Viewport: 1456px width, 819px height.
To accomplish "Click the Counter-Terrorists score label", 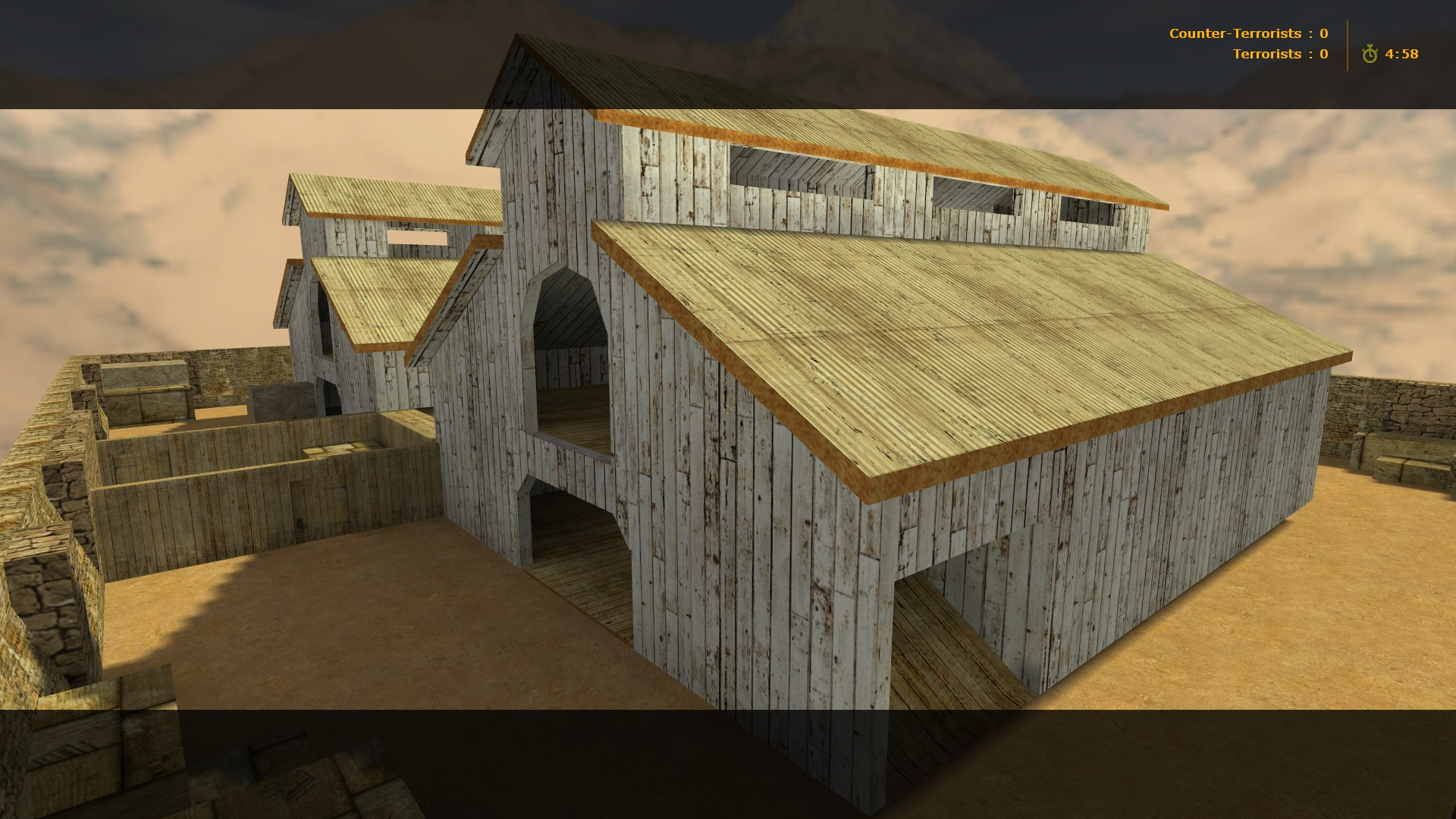I will click(1236, 33).
